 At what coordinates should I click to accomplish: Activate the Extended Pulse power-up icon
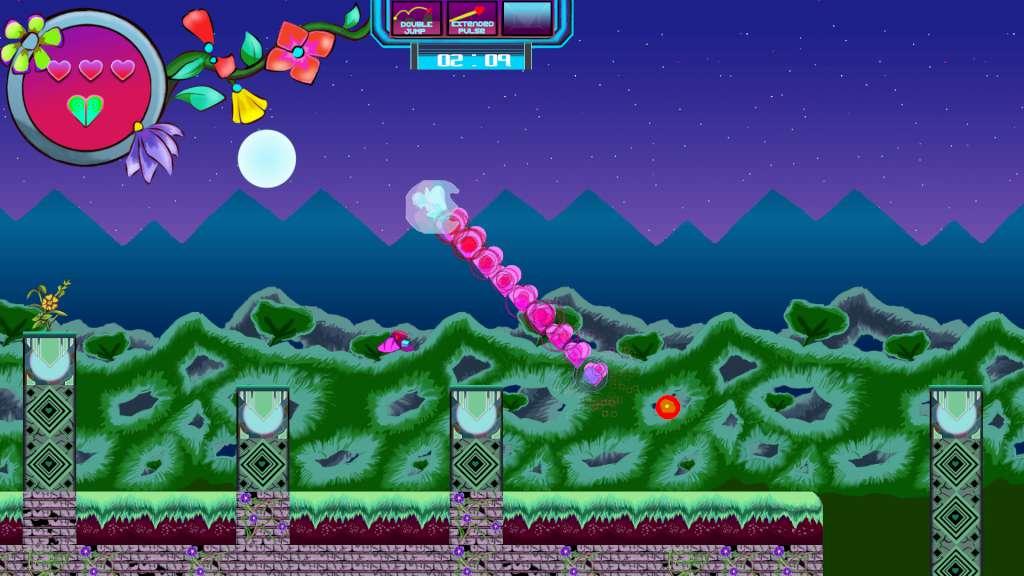coord(472,19)
